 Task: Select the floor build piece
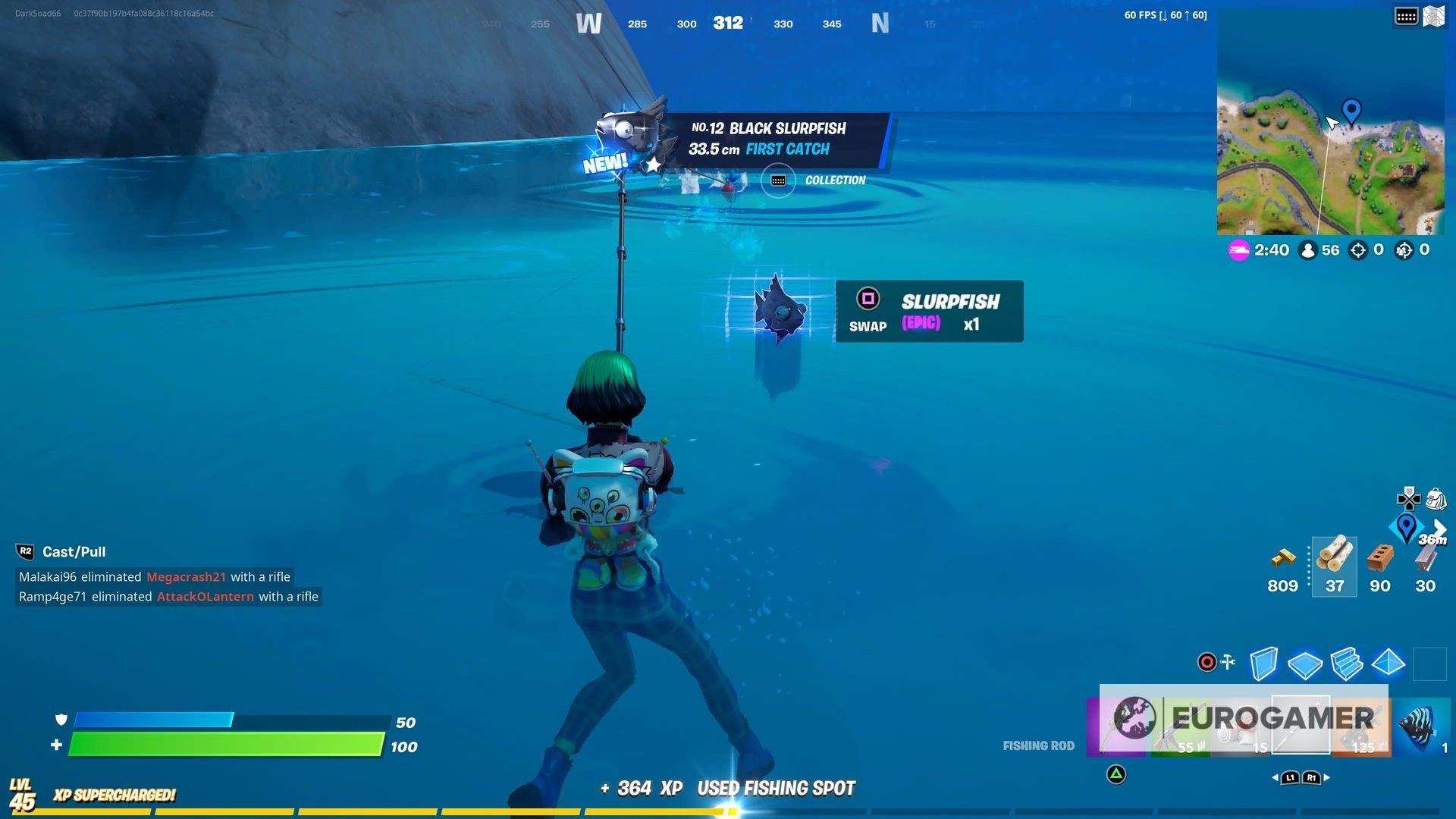(x=1304, y=664)
